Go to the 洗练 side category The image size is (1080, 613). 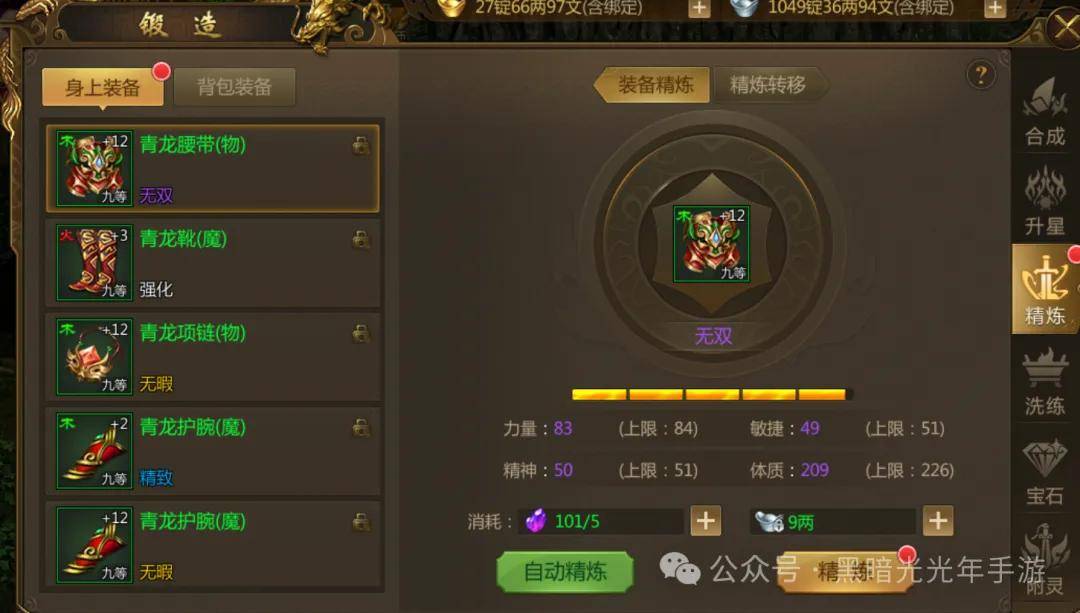(x=1045, y=380)
